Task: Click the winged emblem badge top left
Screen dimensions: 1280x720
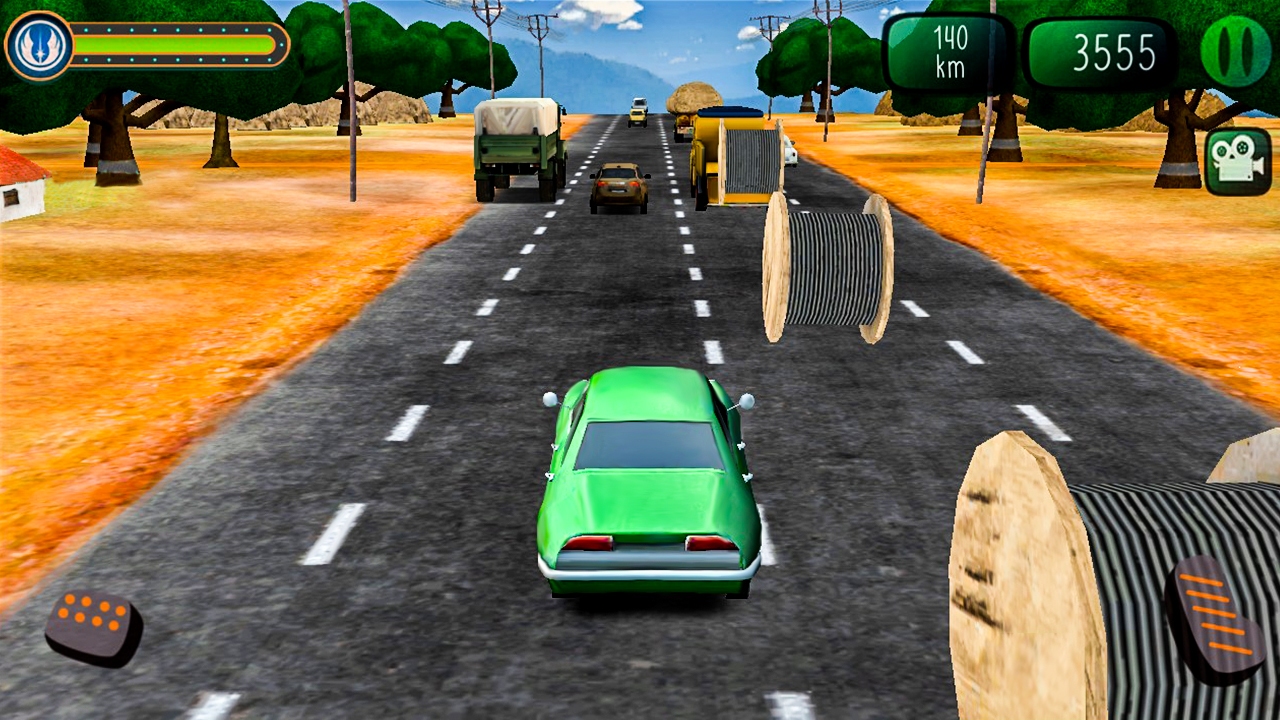Action: coord(39,42)
